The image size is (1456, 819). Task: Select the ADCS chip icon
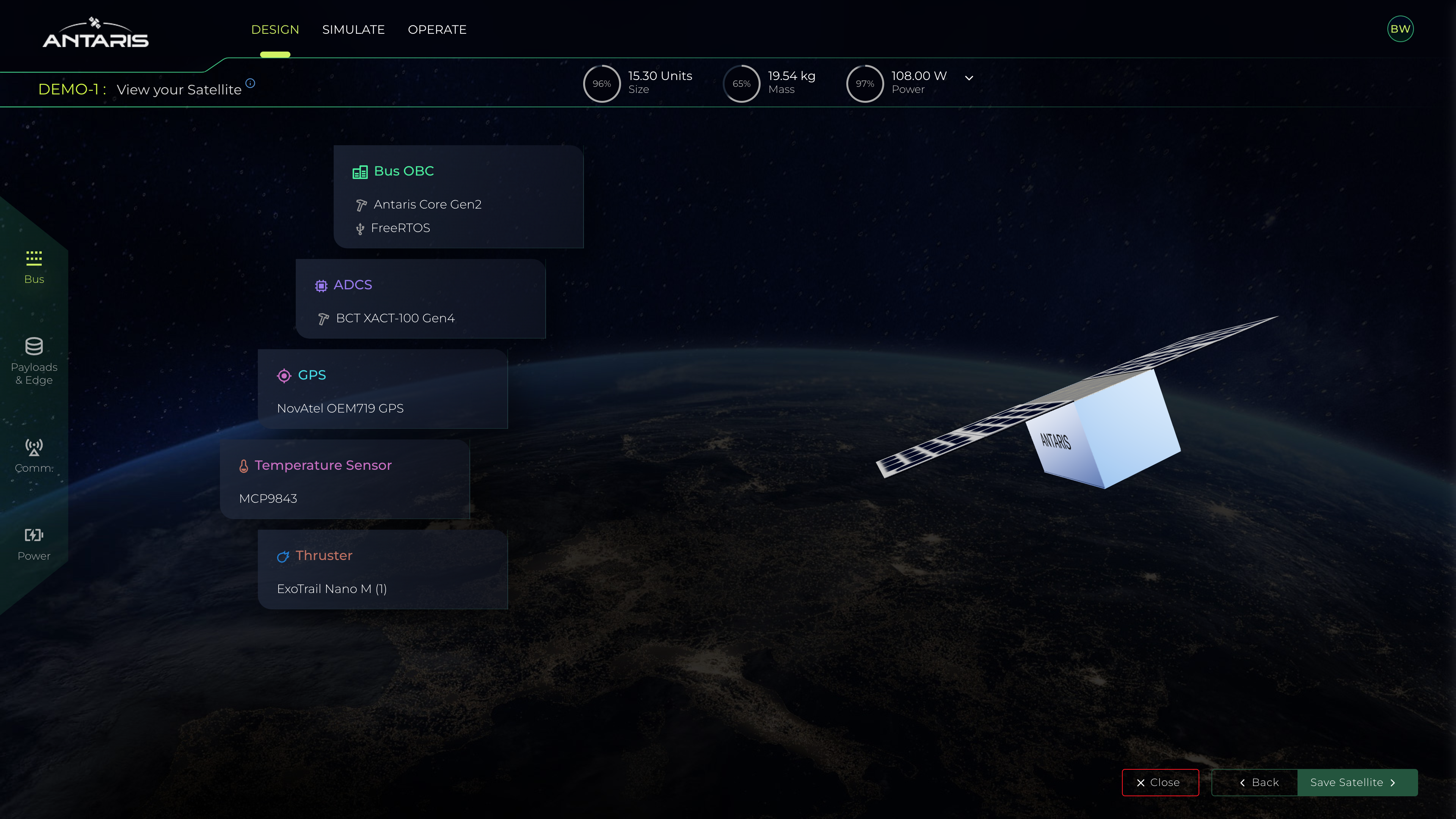tap(321, 286)
